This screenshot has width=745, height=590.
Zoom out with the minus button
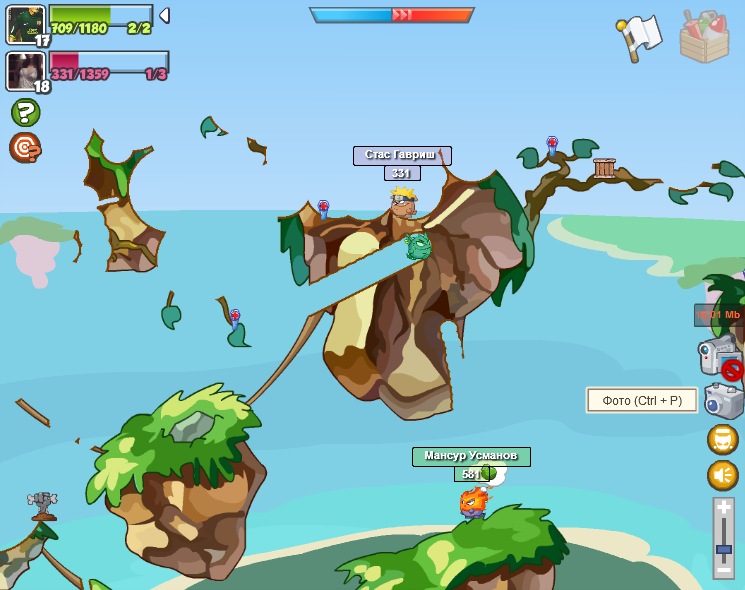(724, 569)
